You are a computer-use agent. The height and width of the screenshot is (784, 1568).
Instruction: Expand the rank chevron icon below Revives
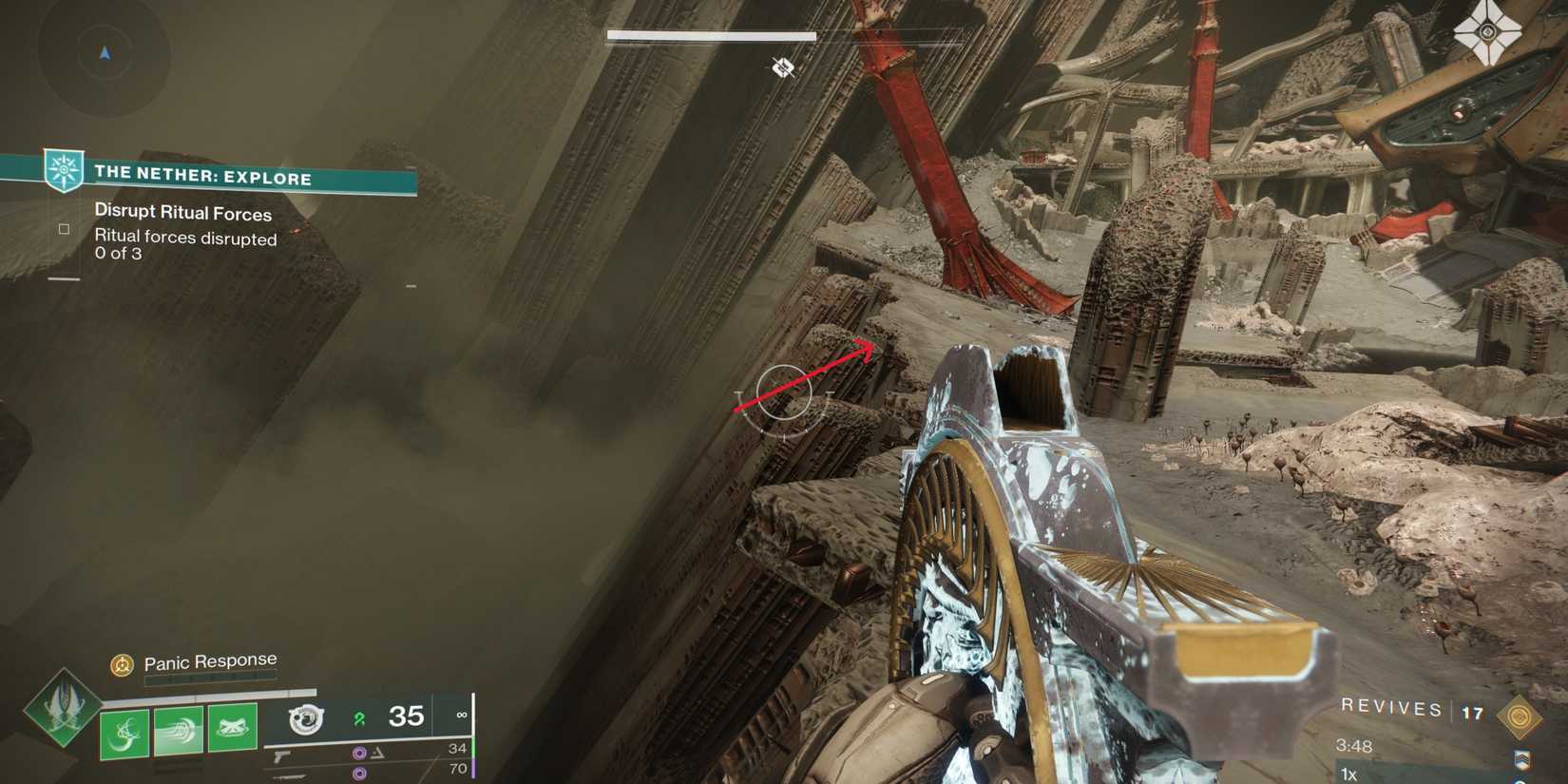(1523, 760)
